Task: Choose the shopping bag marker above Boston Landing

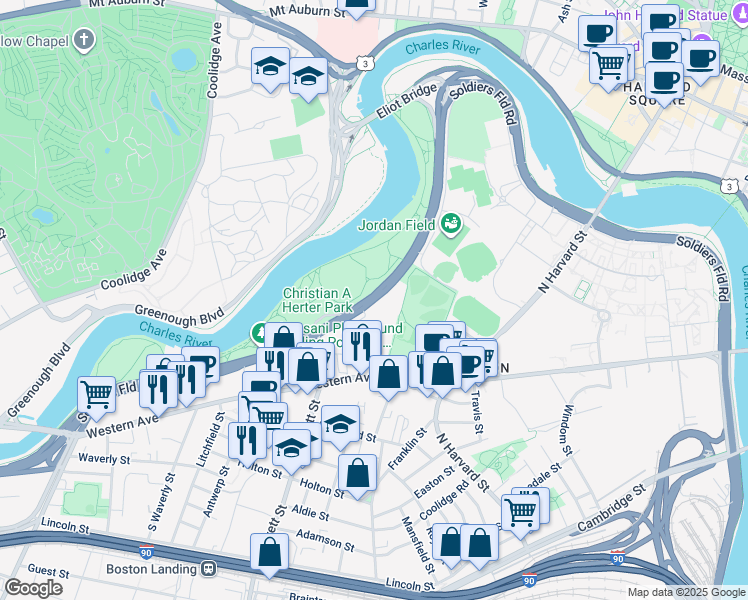Action: [269, 551]
